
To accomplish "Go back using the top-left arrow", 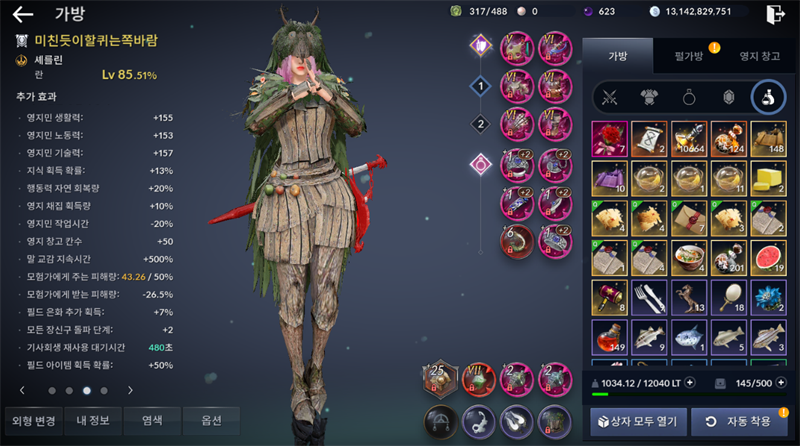I will tap(22, 14).
